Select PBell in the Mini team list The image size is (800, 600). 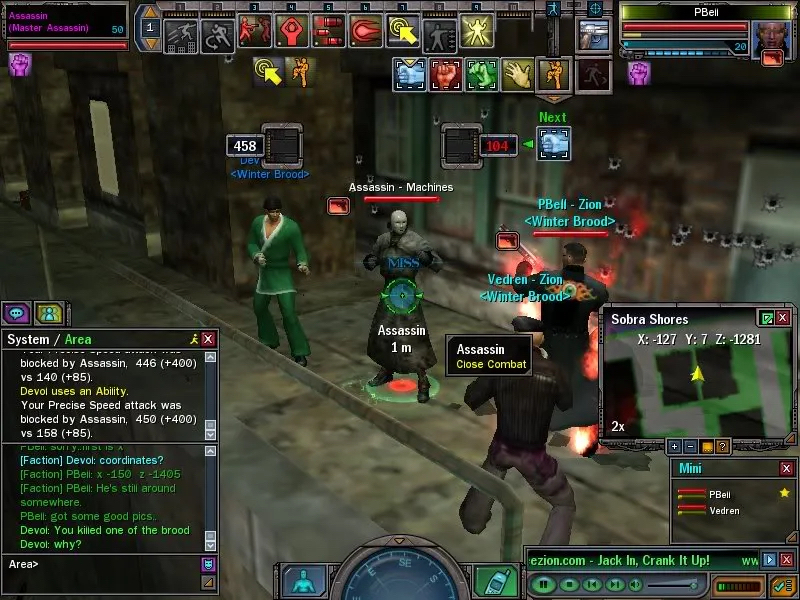coord(720,494)
